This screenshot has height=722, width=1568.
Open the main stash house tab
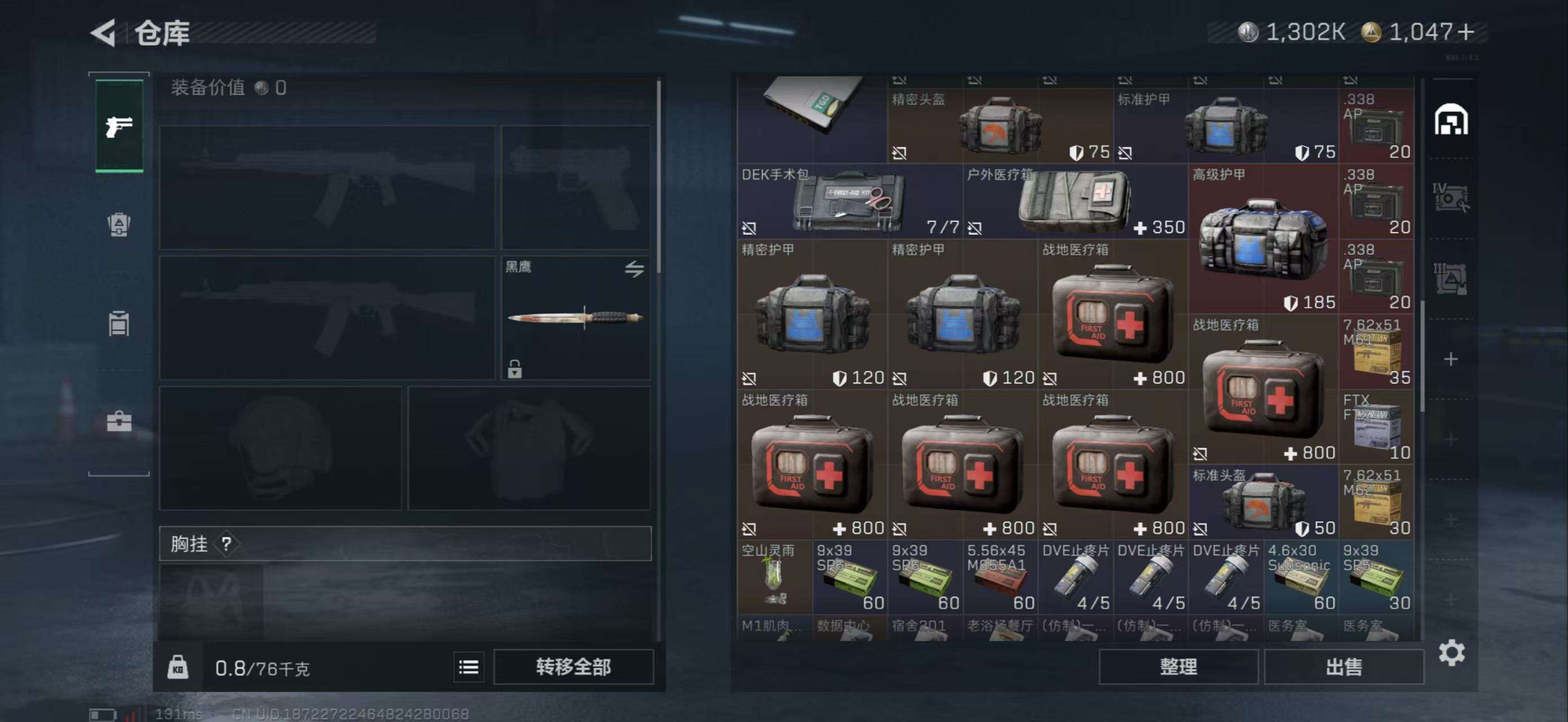pos(1451,120)
